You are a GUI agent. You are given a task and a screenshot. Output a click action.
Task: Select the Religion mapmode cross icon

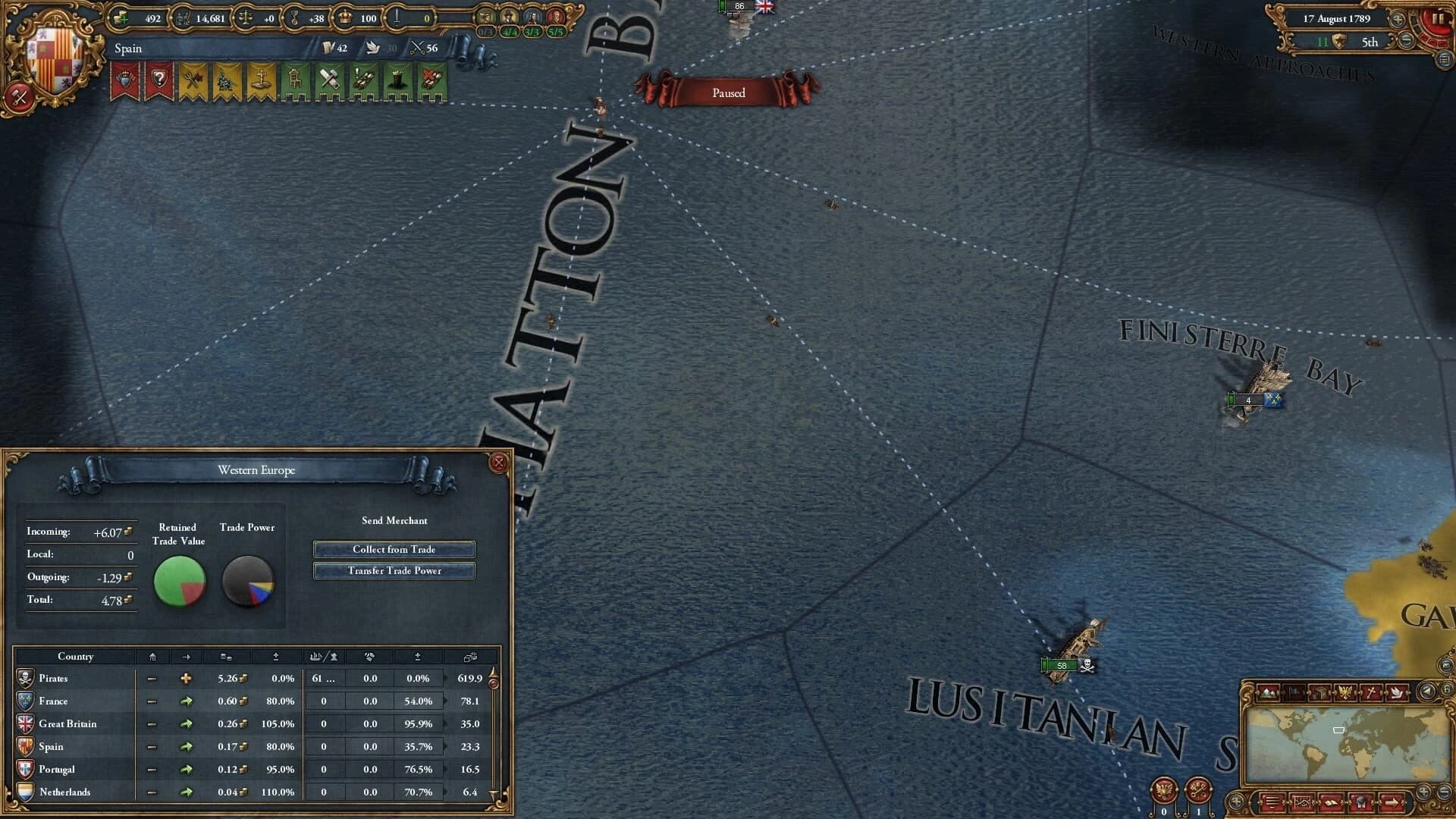point(1371,692)
